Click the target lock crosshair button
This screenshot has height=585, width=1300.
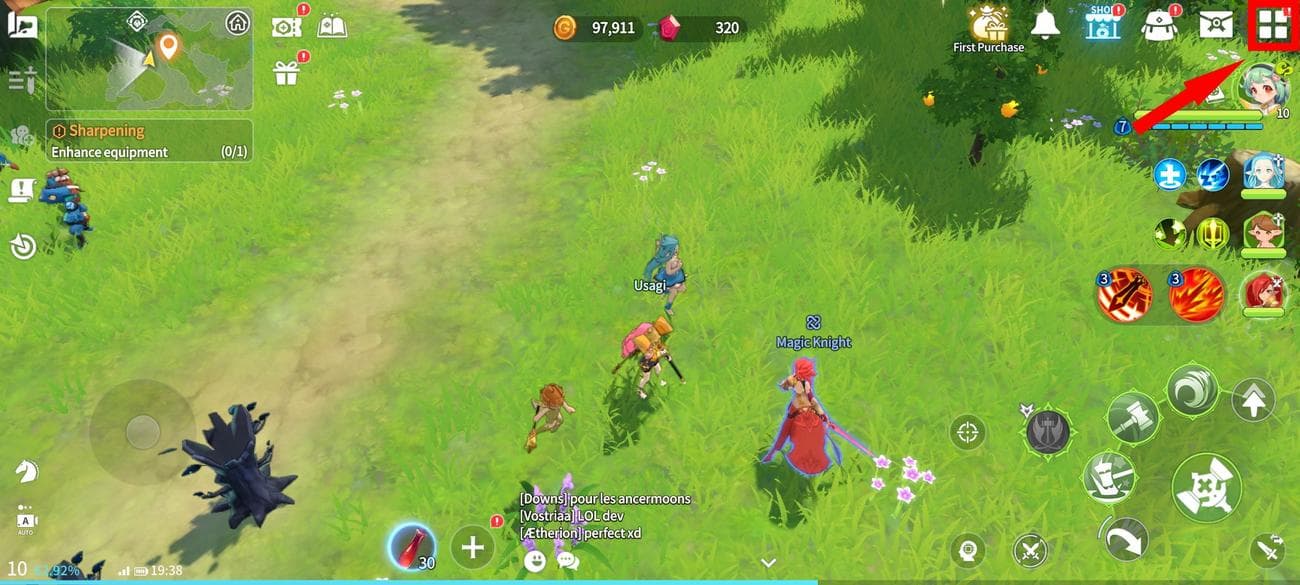tap(967, 432)
